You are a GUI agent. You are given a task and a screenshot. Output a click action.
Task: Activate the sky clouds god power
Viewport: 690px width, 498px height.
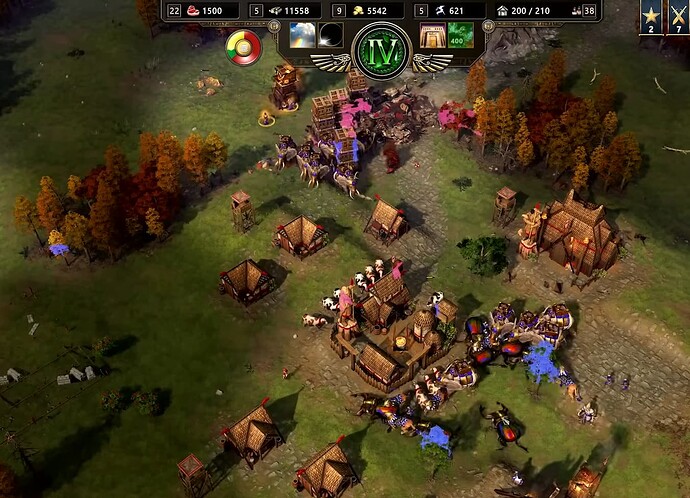pos(302,35)
